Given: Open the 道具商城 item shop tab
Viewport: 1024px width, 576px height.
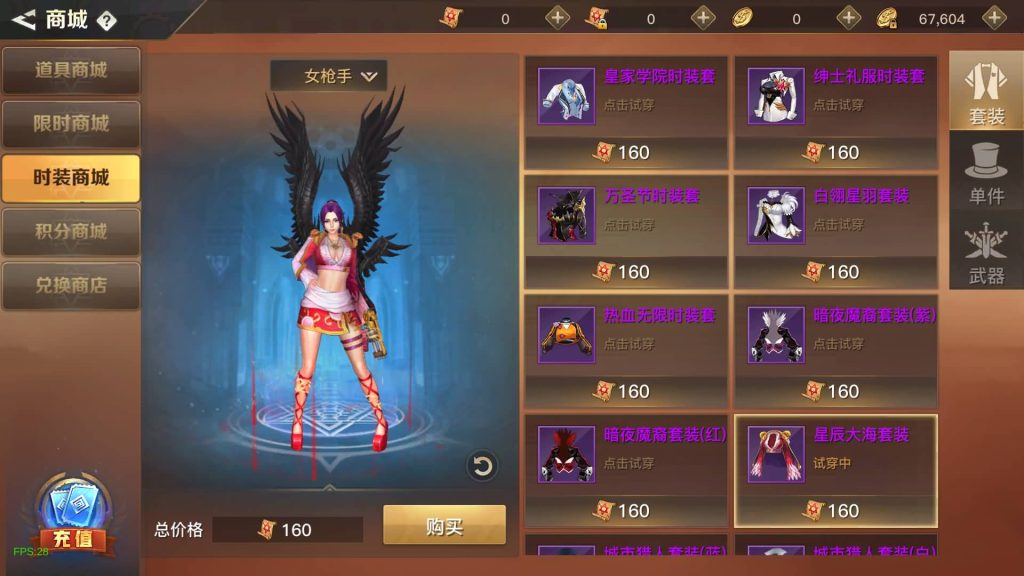Looking at the screenshot, I should point(71,70).
